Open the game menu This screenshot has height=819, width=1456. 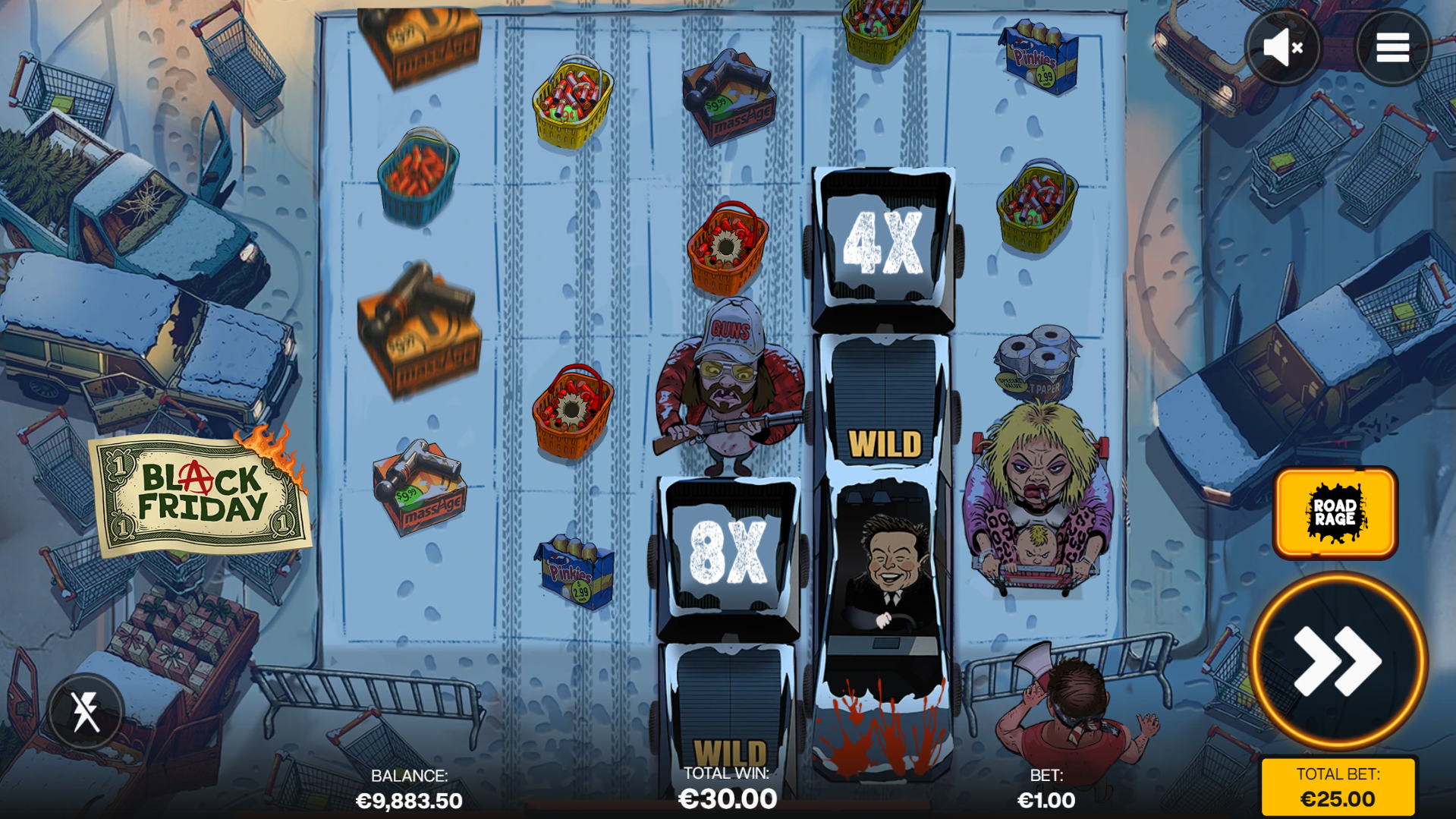pyautogui.click(x=1392, y=47)
